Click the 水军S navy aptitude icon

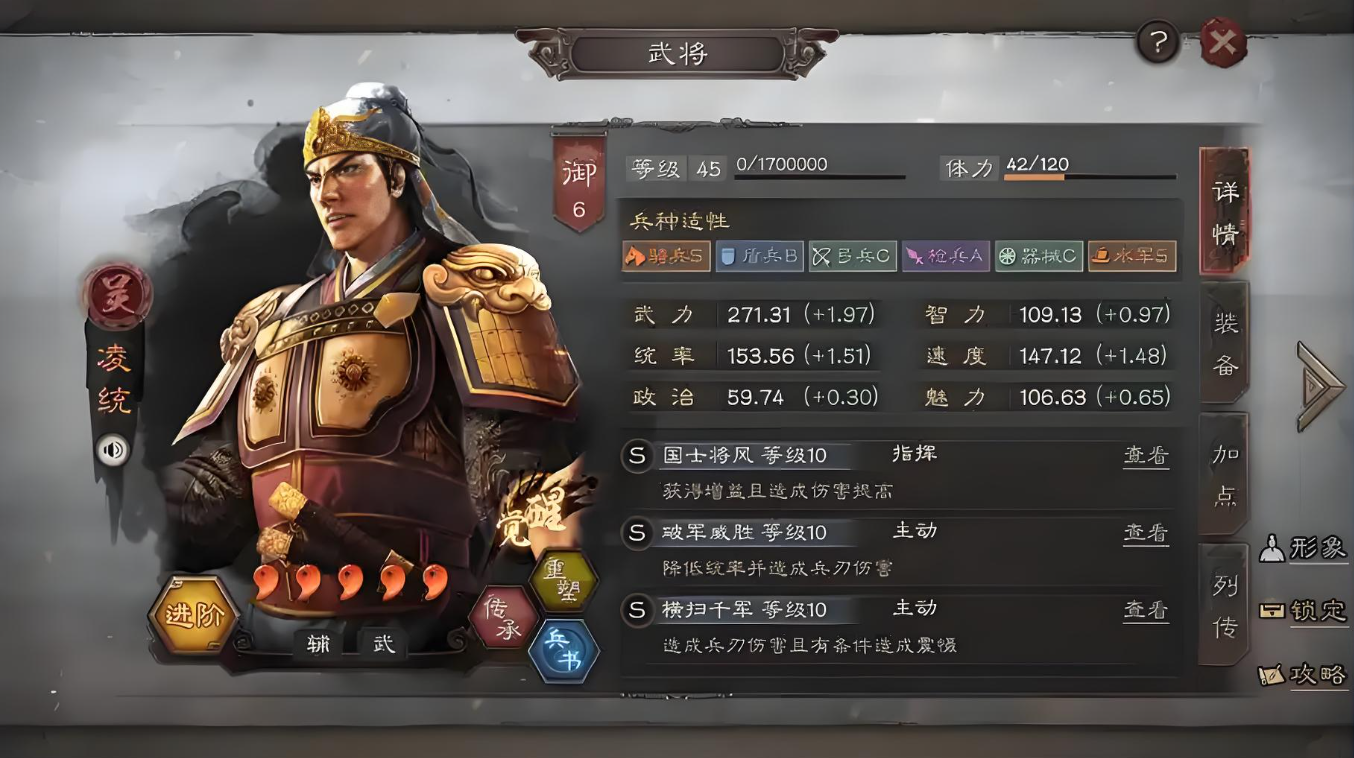[x=1132, y=256]
